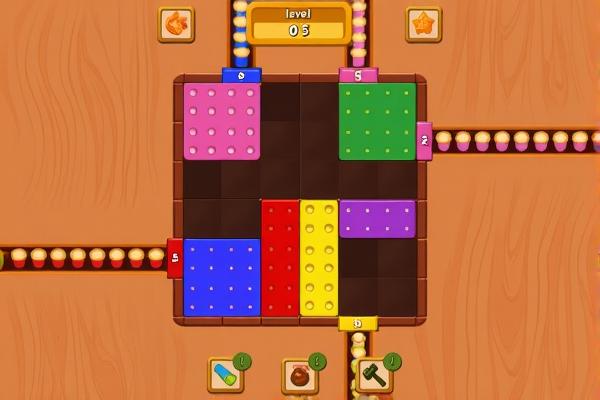Viewport: 600px width, 400px height.
Task: Select the tall yellow block
Action: coord(319,258)
